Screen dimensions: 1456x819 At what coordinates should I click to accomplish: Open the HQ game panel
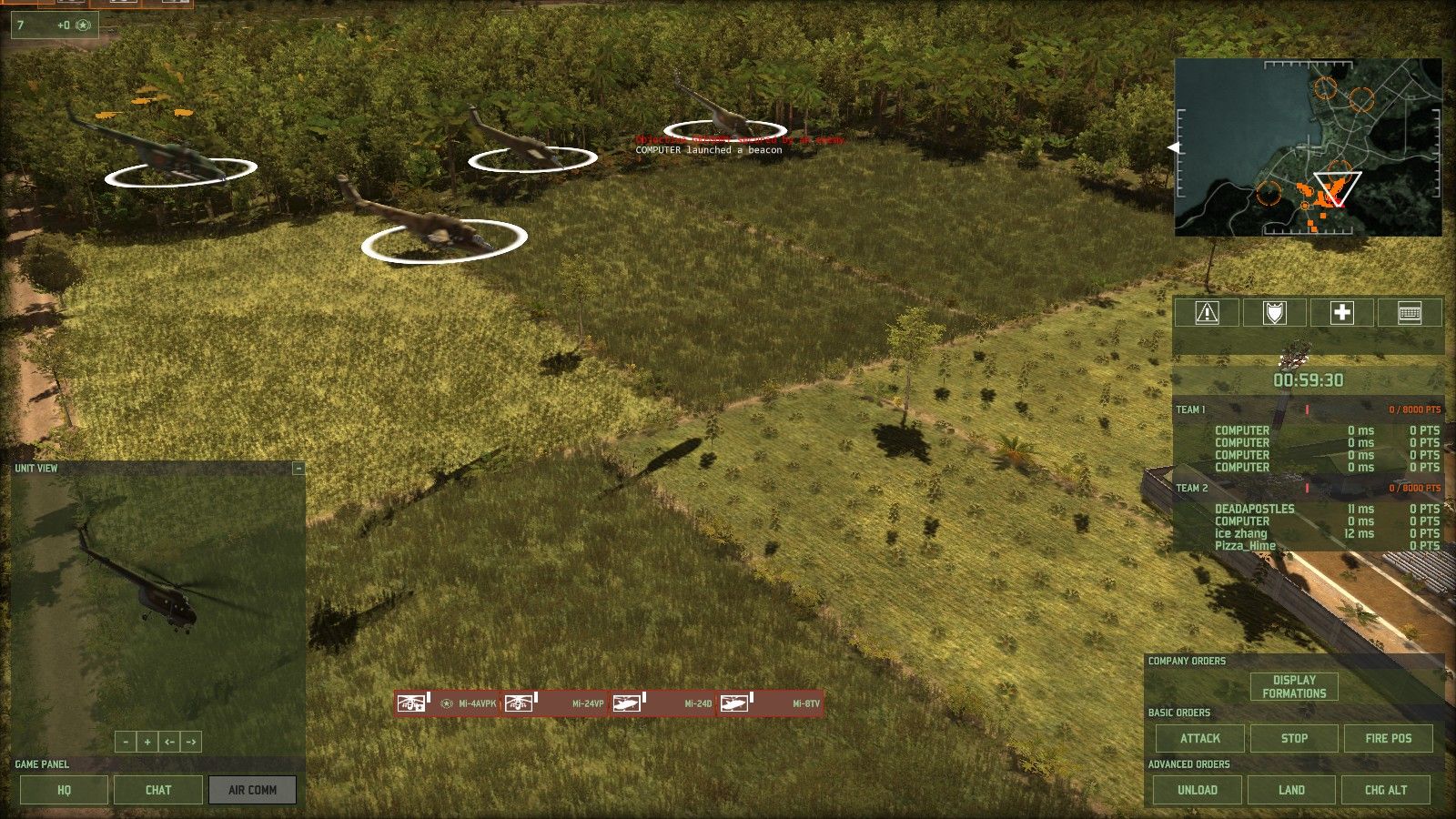(x=64, y=790)
